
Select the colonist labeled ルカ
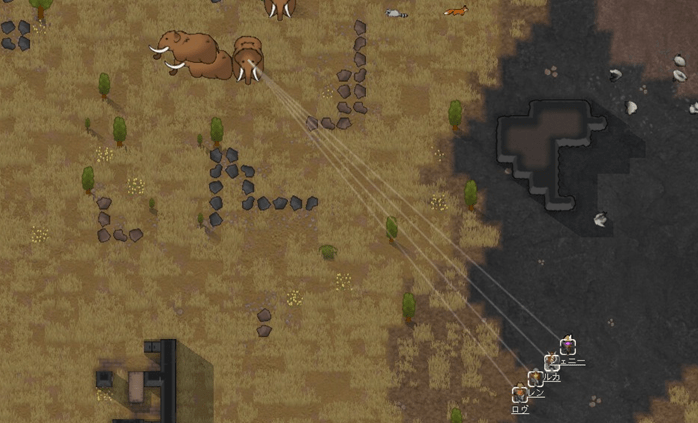tap(552, 363)
